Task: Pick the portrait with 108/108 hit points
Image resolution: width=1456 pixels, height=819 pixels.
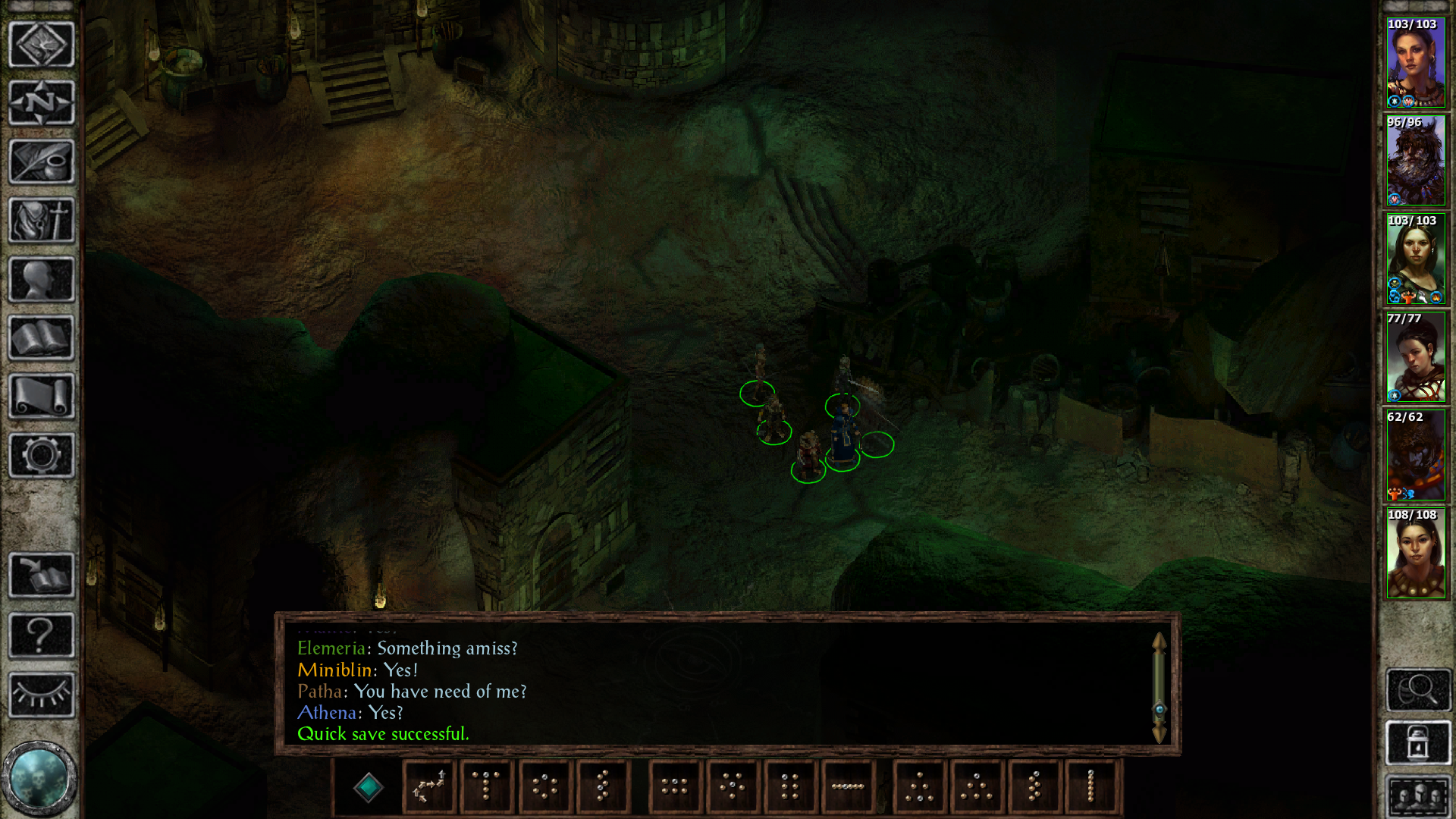Action: click(x=1415, y=554)
